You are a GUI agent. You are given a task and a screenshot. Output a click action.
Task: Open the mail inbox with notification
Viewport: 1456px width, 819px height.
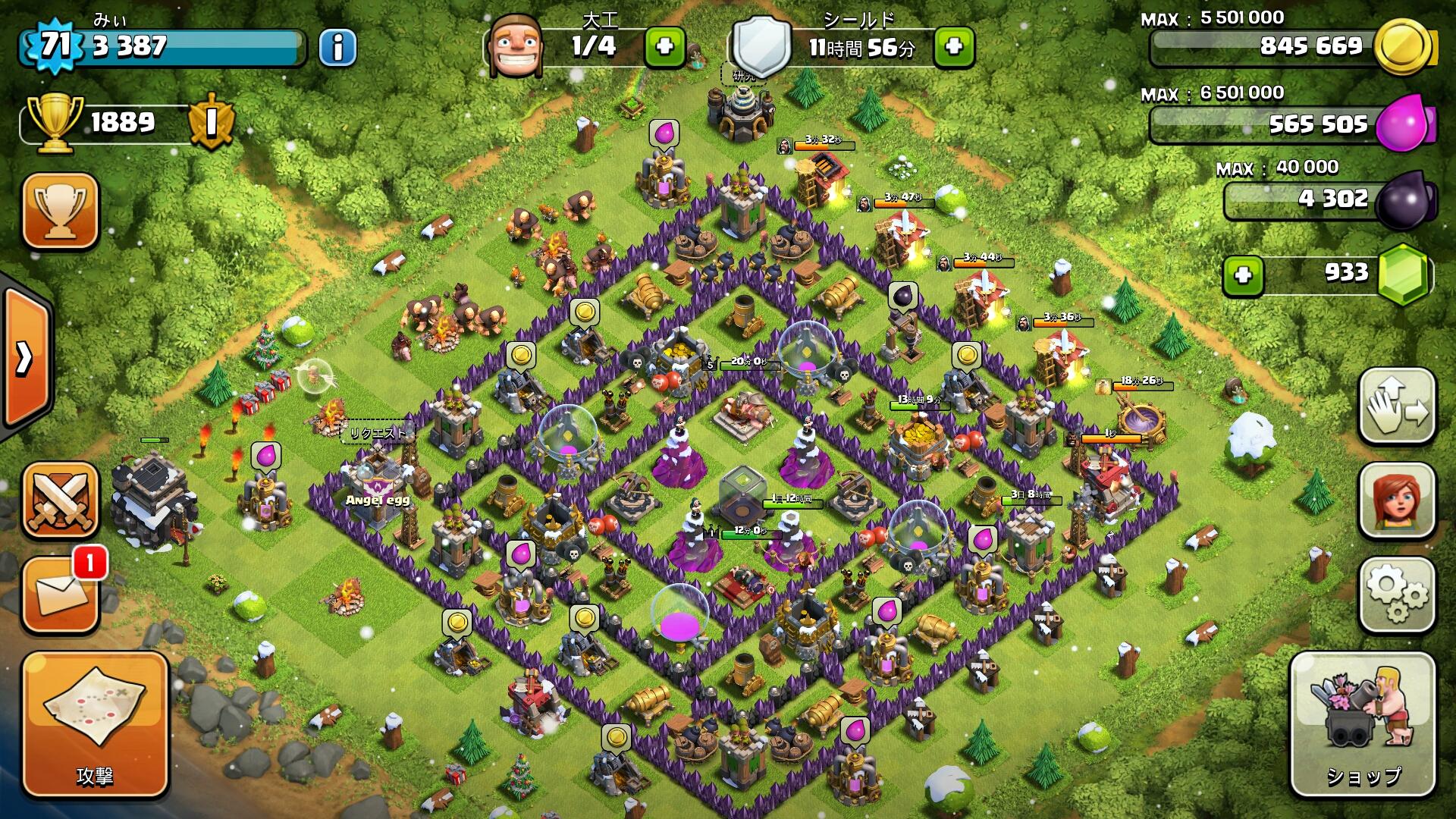coord(61,595)
